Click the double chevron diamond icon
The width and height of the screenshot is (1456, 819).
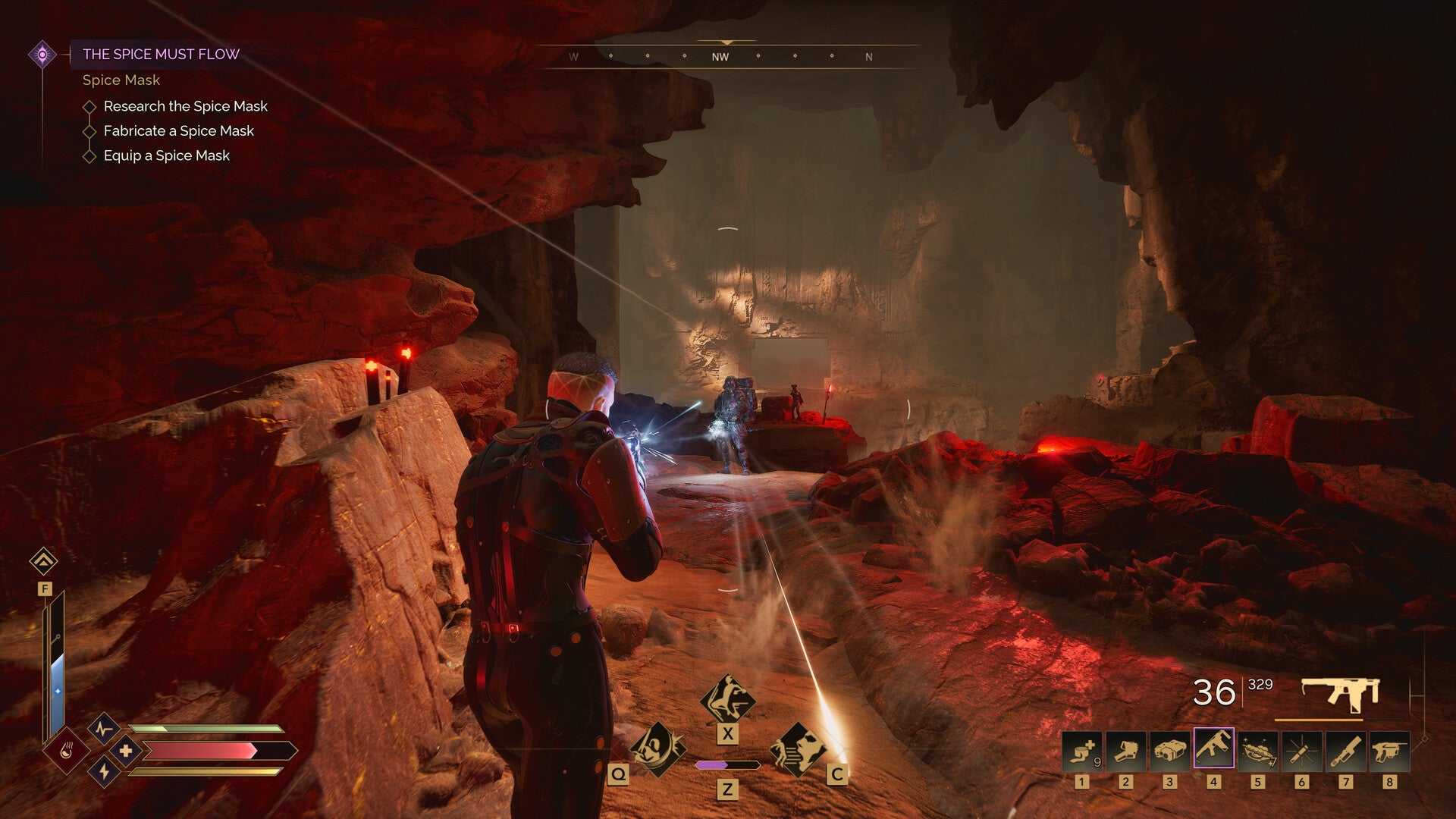point(43,561)
